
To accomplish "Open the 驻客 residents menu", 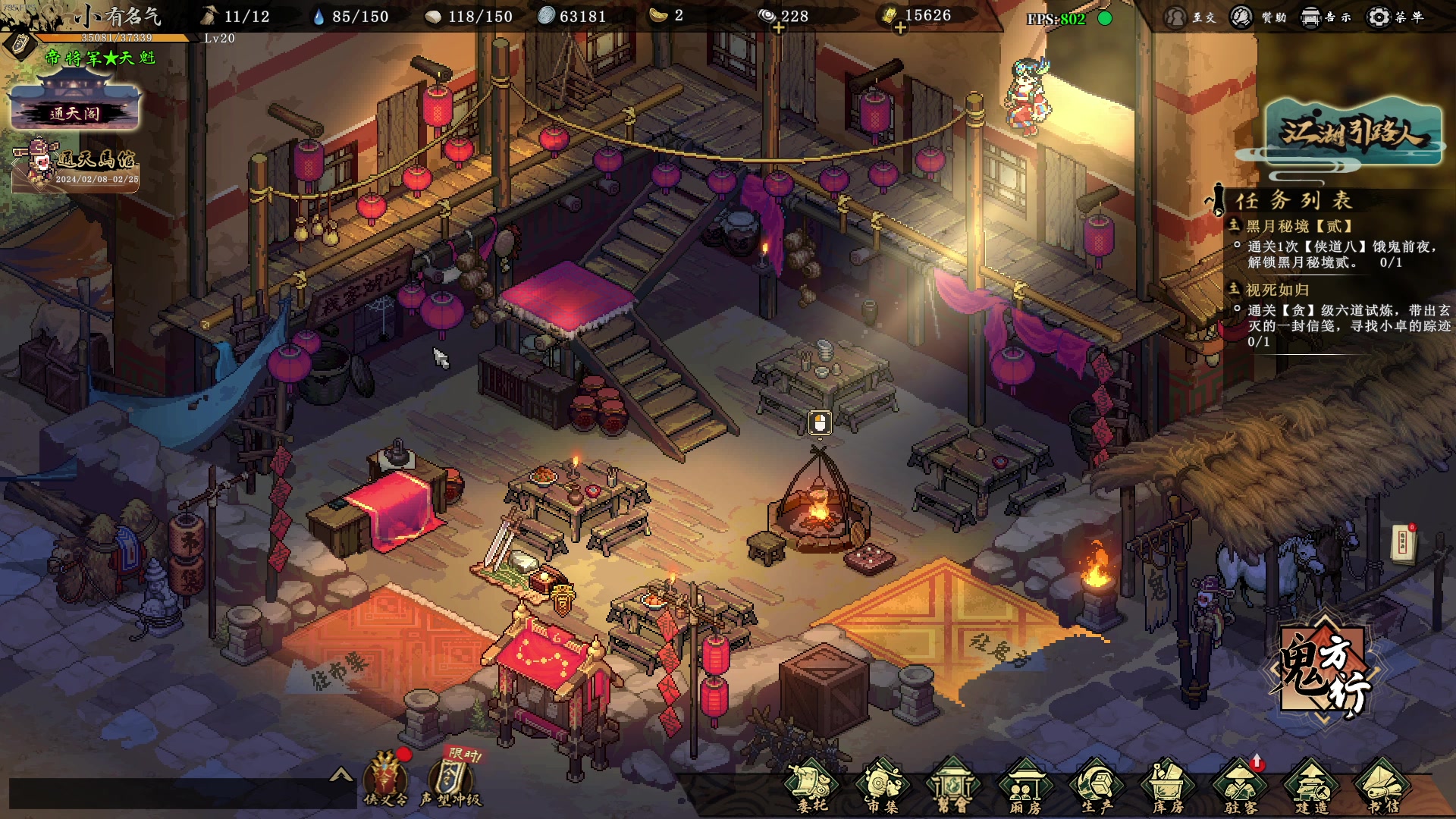I will point(1240,786).
